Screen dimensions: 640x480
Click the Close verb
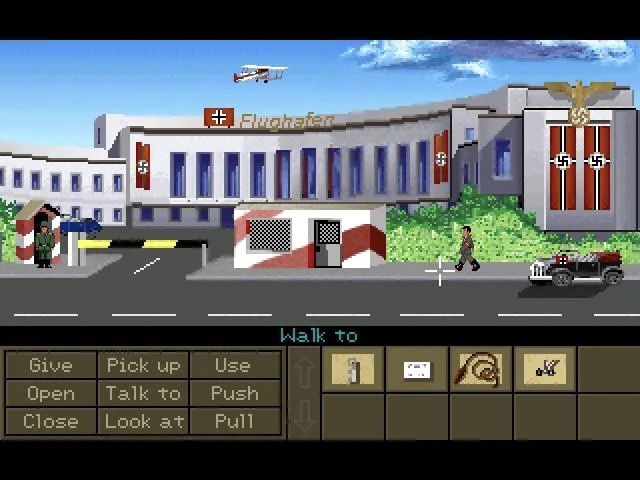tap(51, 421)
